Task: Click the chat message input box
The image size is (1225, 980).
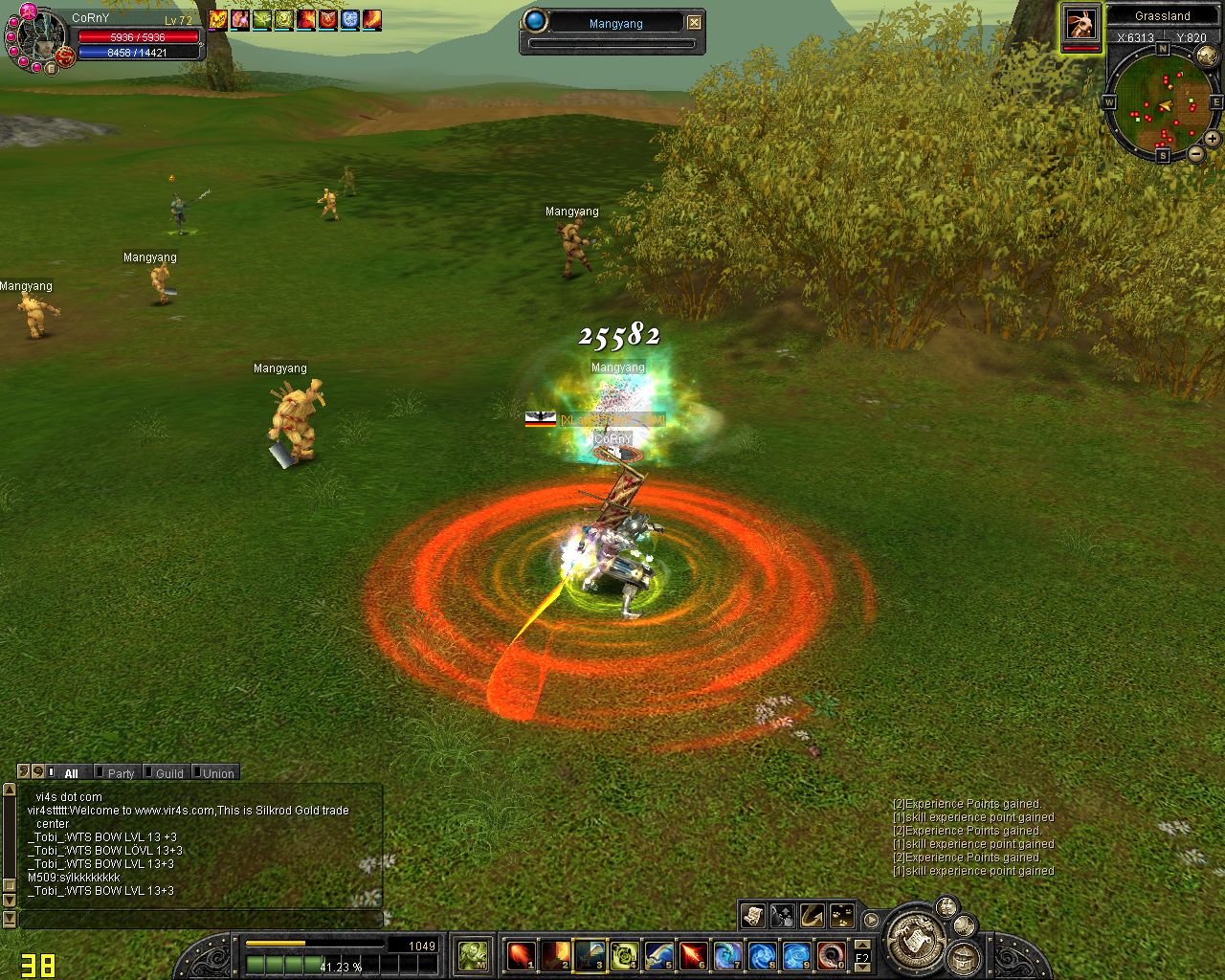Action: tap(201, 919)
